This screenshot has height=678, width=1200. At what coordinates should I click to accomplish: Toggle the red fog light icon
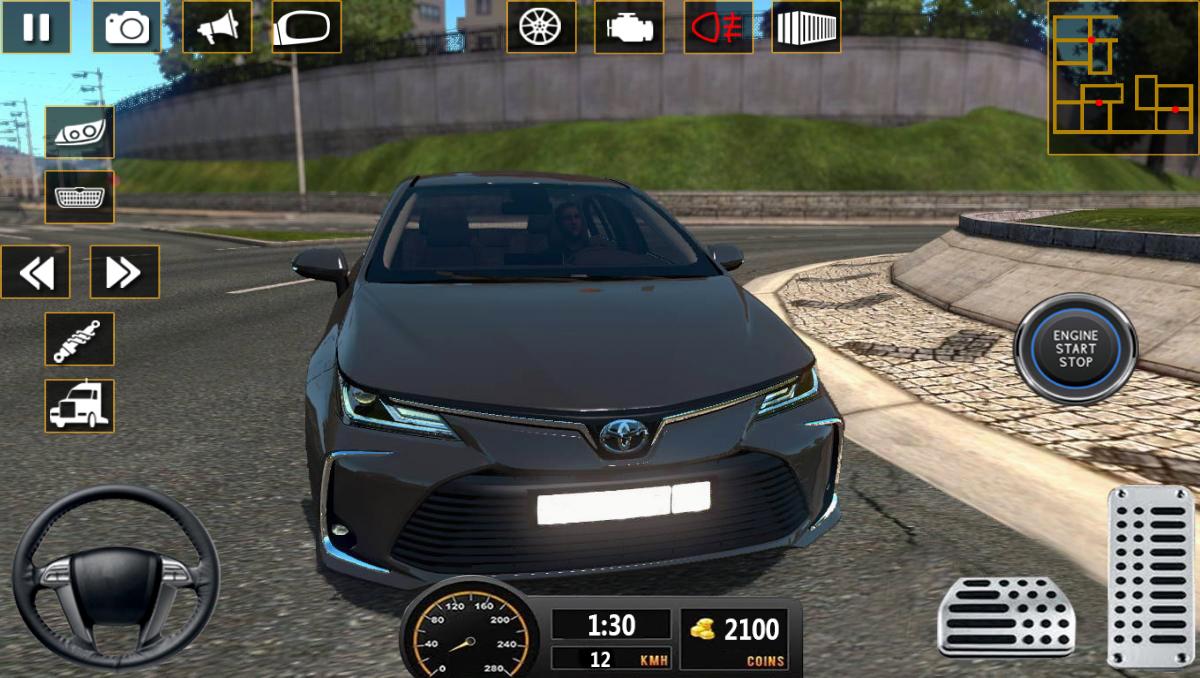click(x=718, y=27)
